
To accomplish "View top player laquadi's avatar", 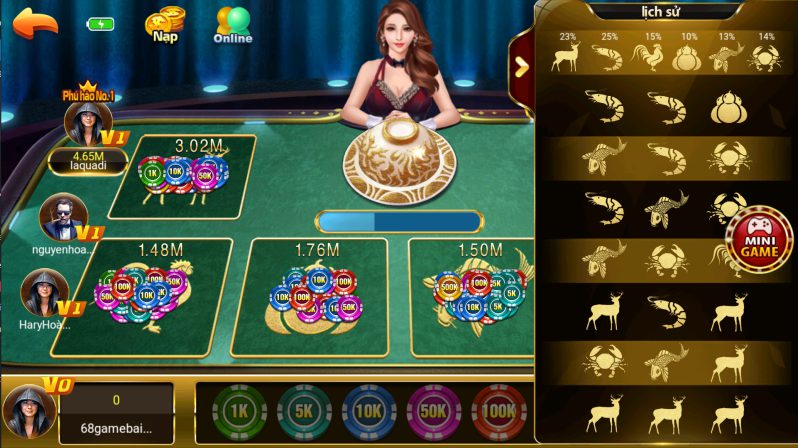I will [83, 123].
